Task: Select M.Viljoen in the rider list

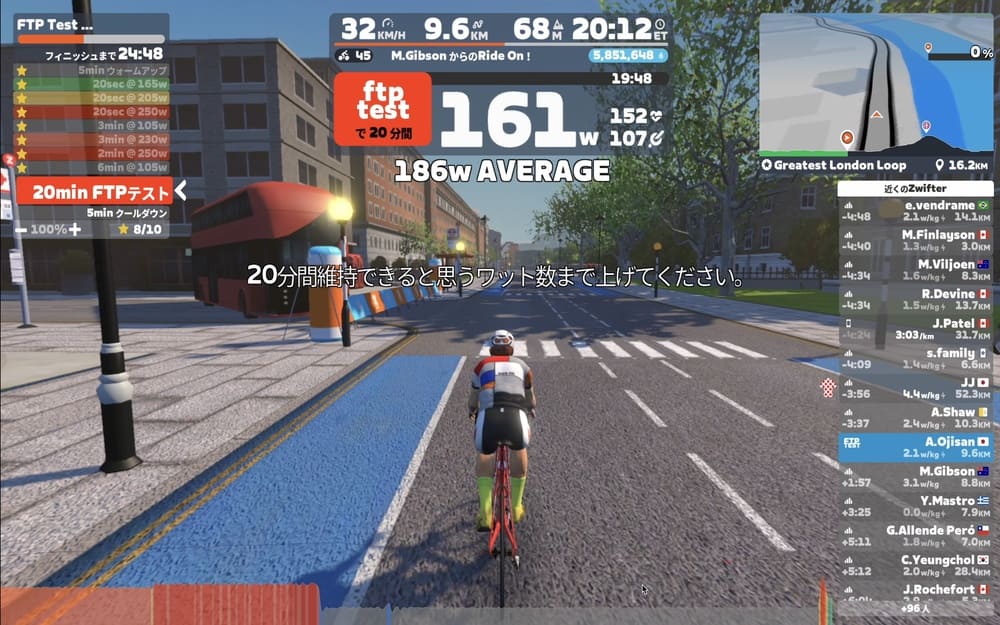Action: click(x=915, y=269)
